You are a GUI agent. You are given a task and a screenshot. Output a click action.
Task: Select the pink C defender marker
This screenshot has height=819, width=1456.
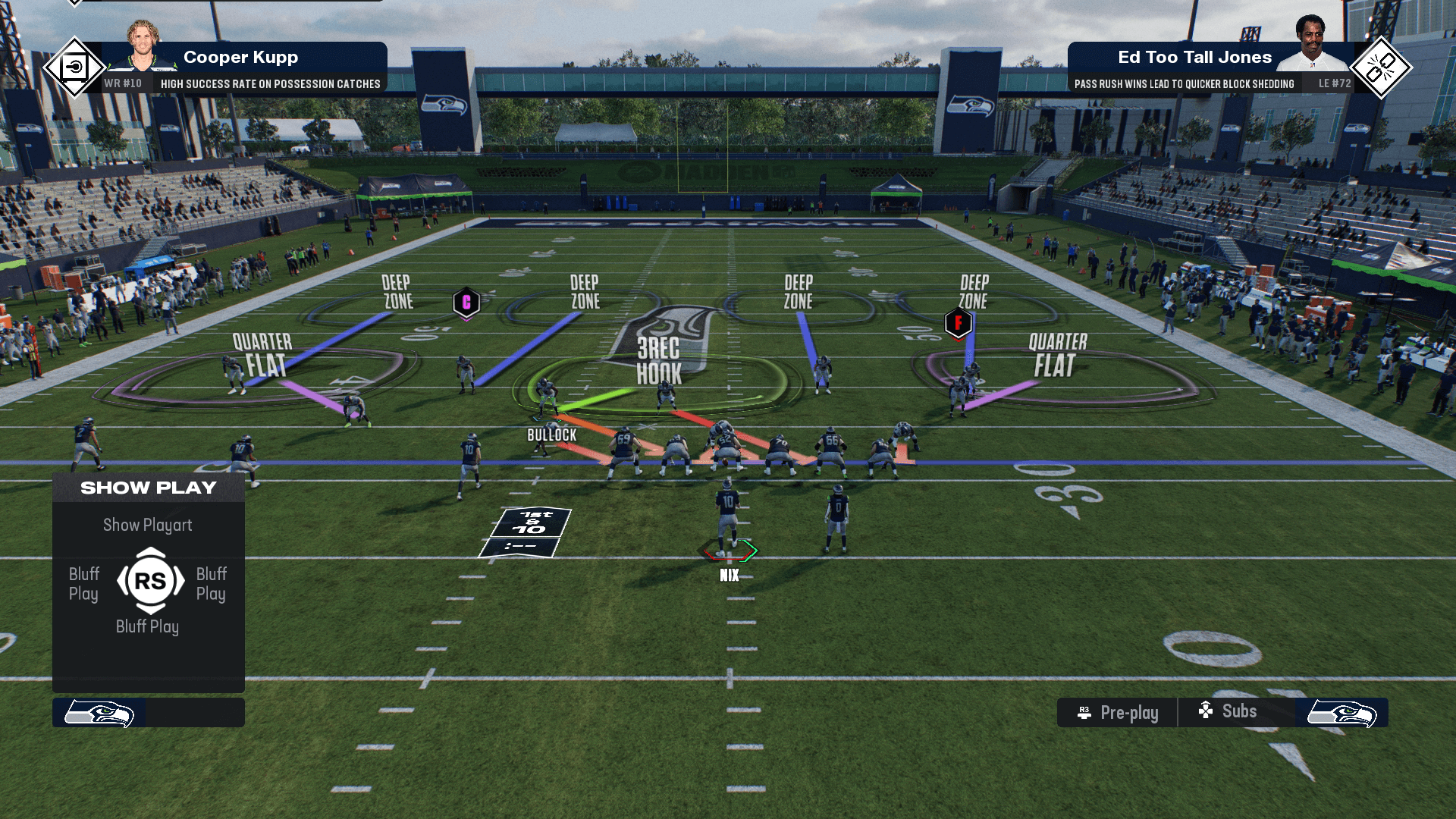[x=466, y=303]
